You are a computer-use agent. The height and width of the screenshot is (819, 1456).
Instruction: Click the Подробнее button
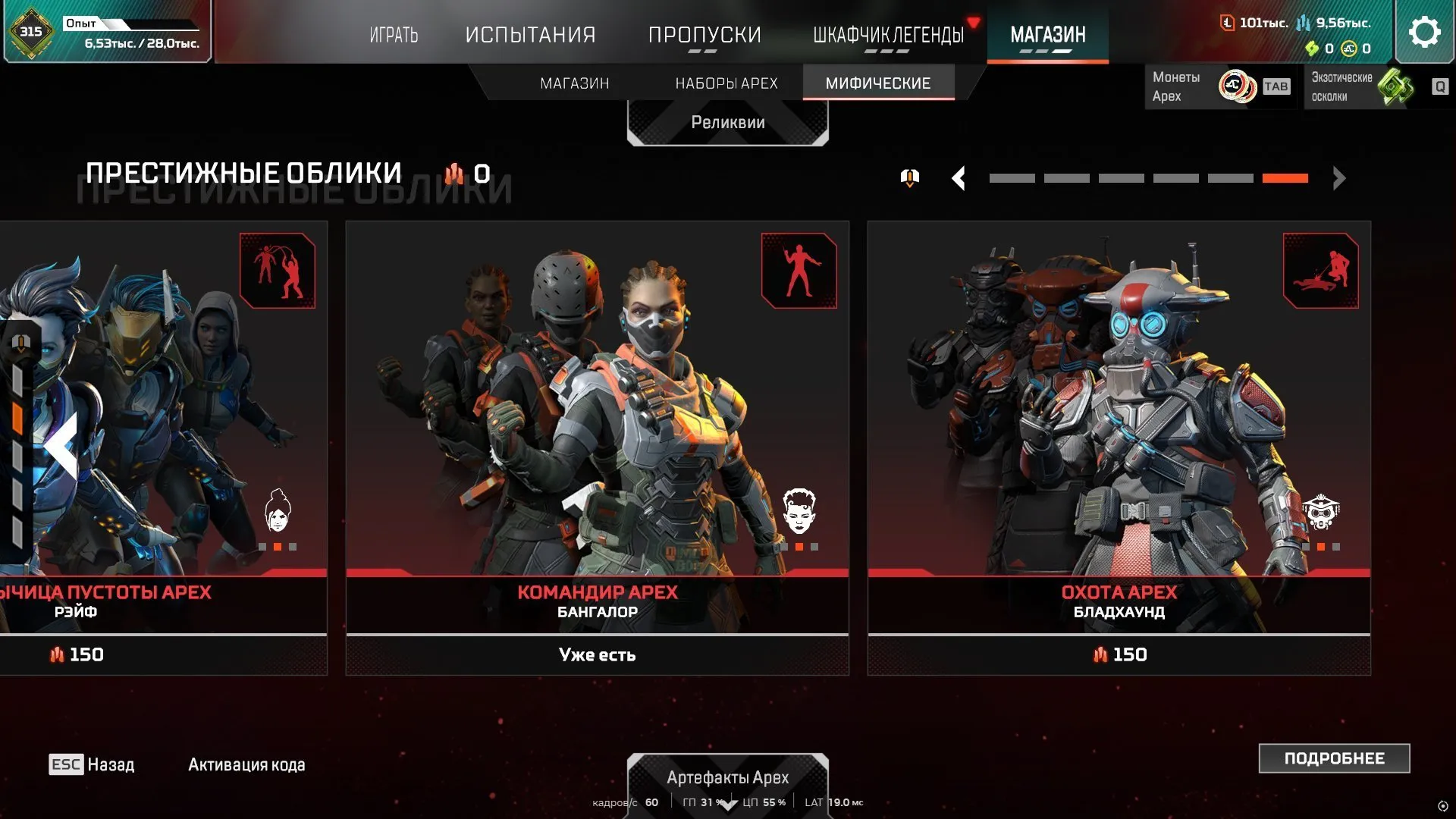pos(1334,758)
